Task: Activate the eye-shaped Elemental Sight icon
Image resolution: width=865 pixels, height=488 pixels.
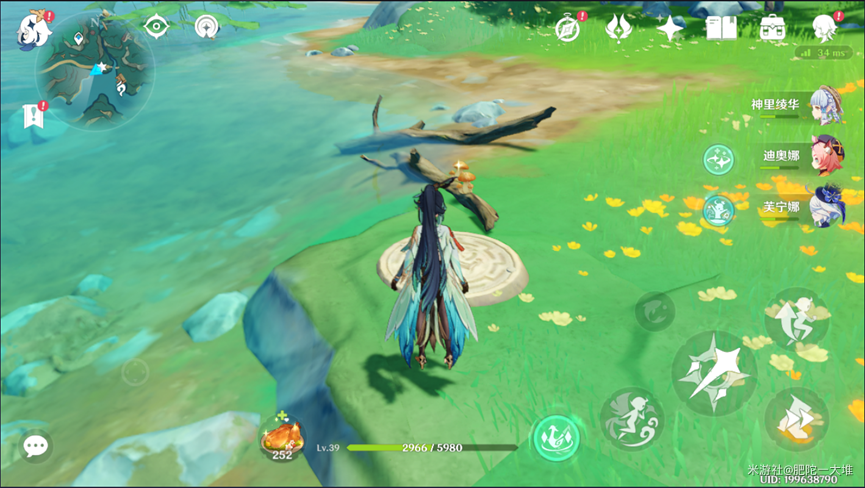Action: coord(156,26)
